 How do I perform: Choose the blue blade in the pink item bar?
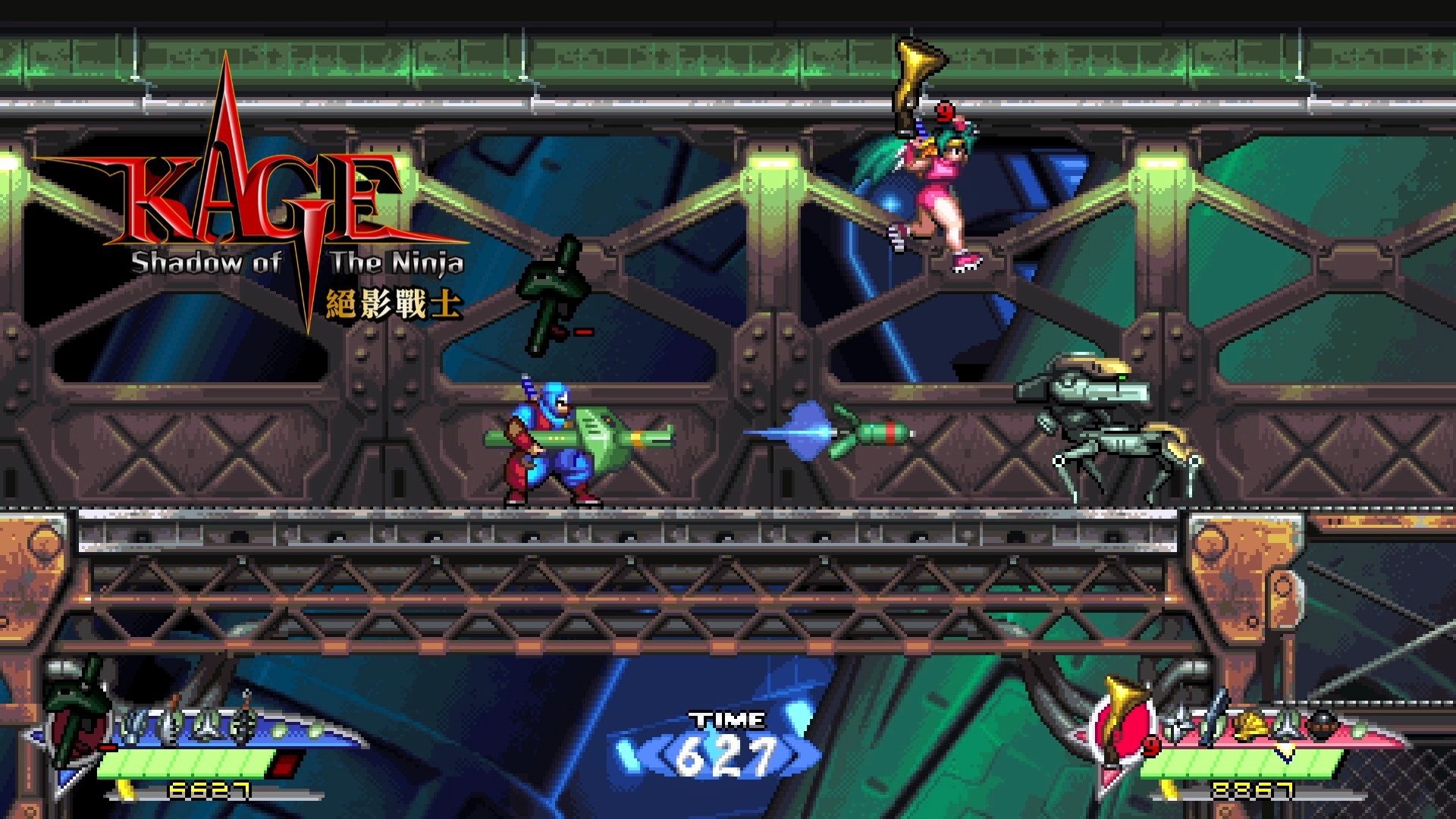pyautogui.click(x=1215, y=719)
